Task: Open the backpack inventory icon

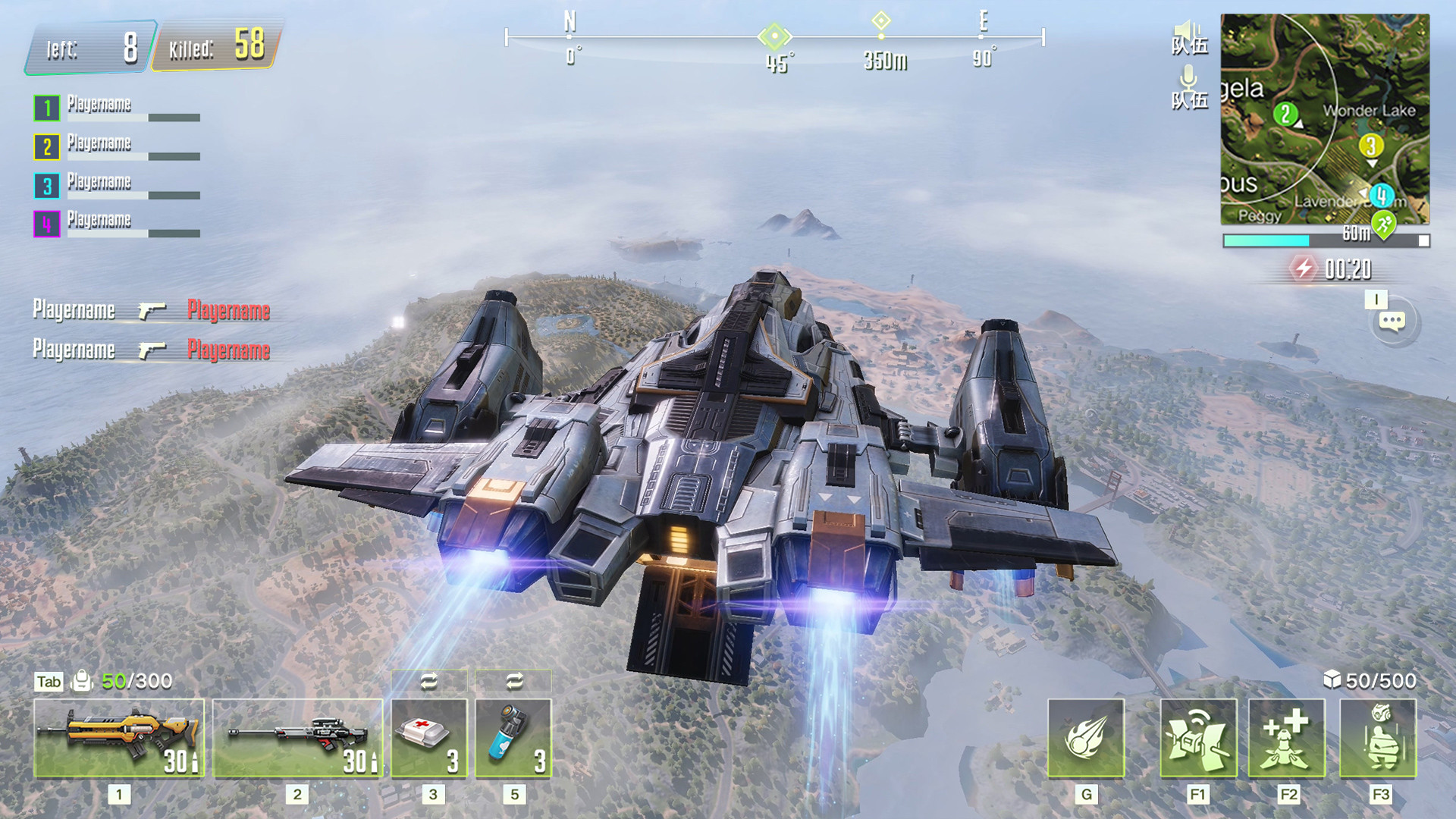Action: pyautogui.click(x=81, y=681)
